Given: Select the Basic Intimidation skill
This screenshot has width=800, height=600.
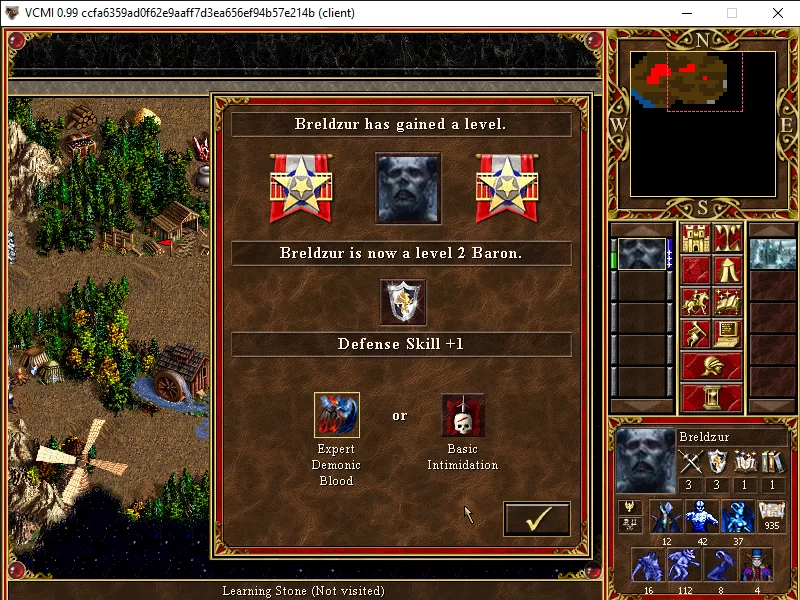Looking at the screenshot, I should point(463,414).
